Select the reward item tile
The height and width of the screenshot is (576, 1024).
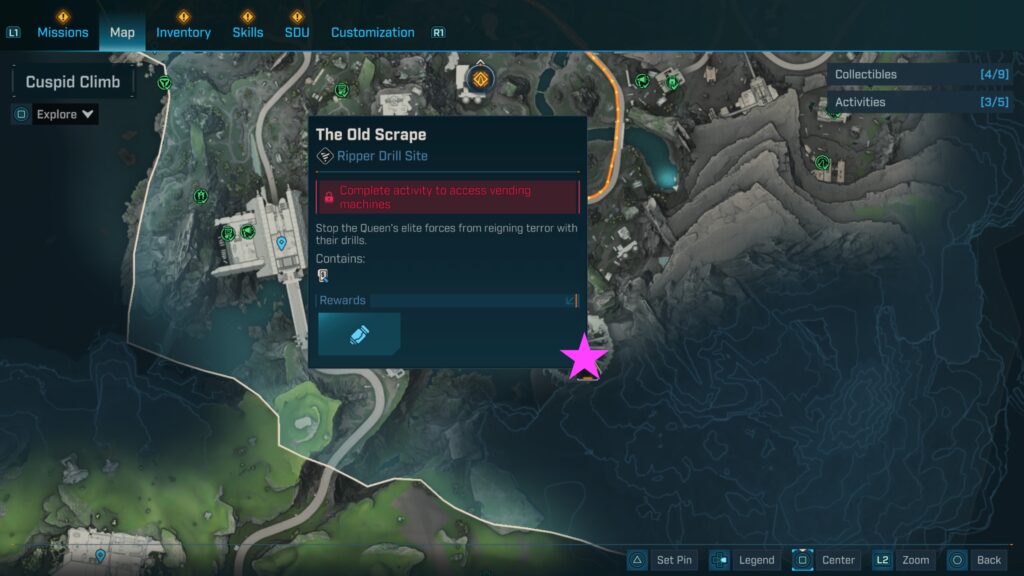[x=359, y=334]
